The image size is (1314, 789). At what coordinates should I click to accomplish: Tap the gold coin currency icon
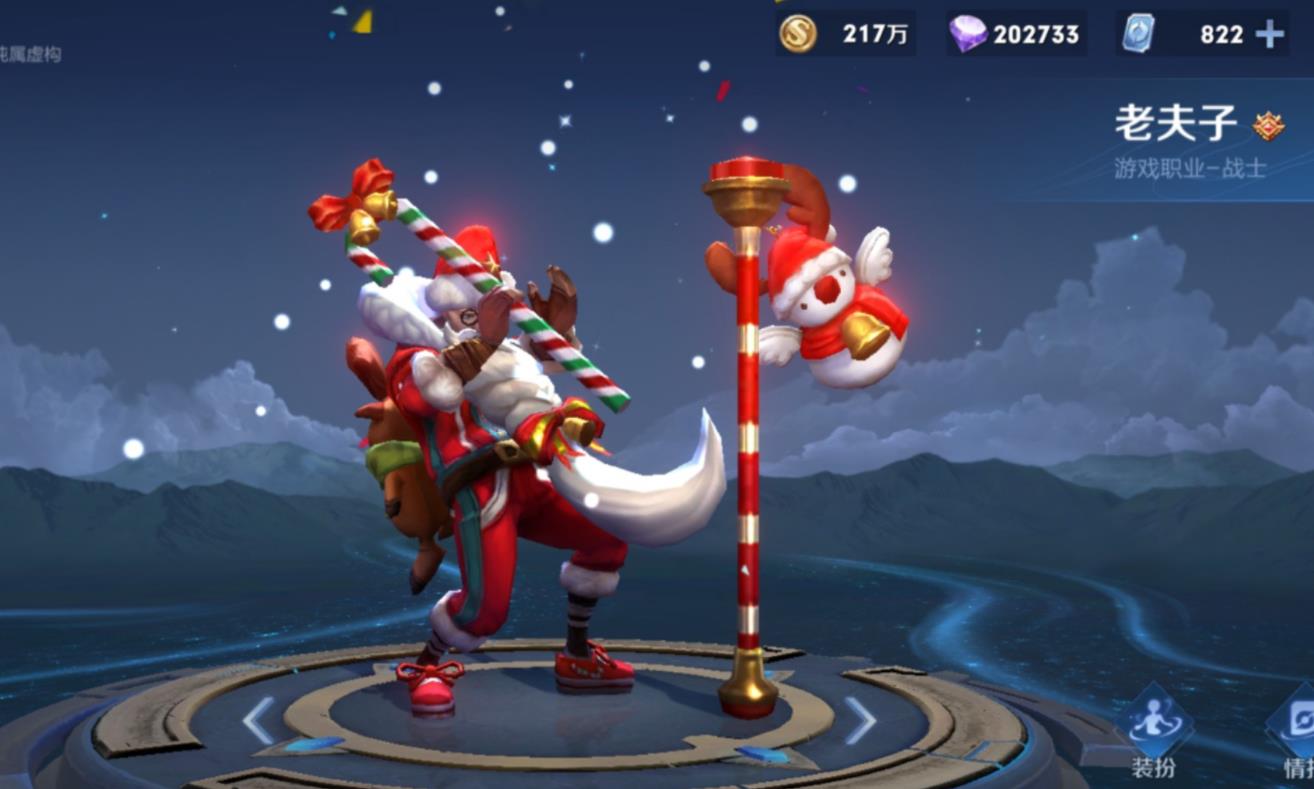[x=798, y=34]
